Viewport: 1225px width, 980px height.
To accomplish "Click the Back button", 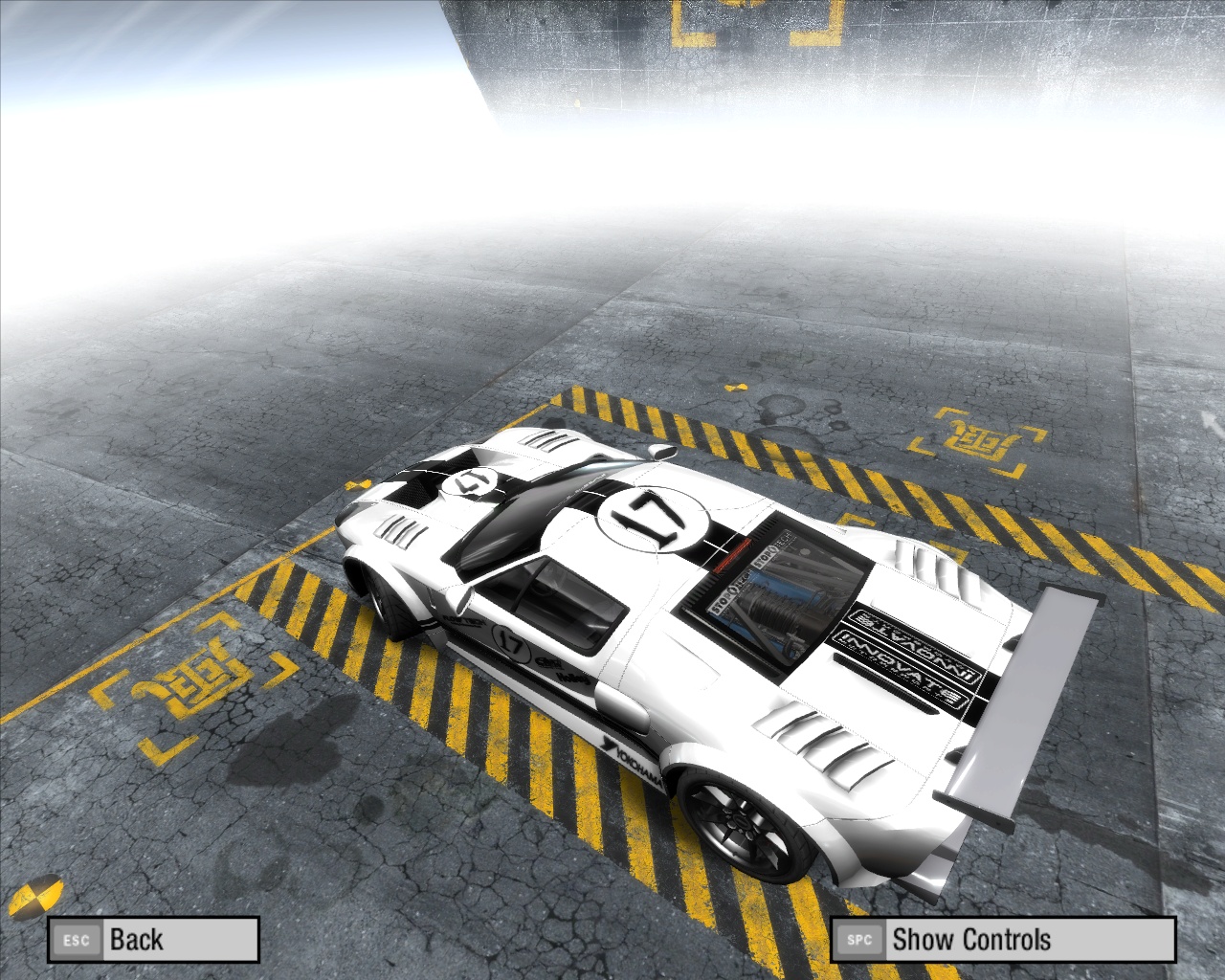I will click(153, 940).
